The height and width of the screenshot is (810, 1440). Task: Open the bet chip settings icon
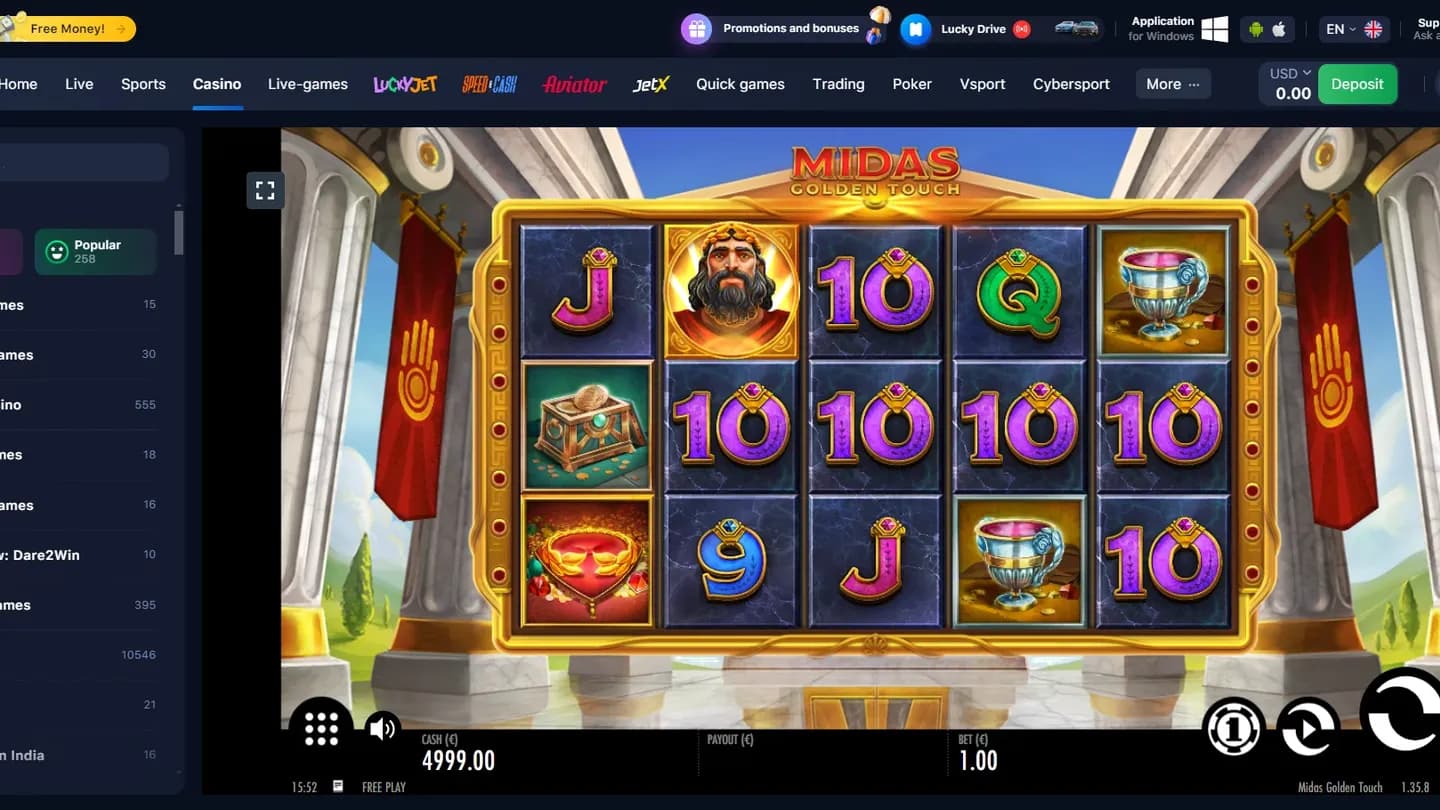[1233, 728]
